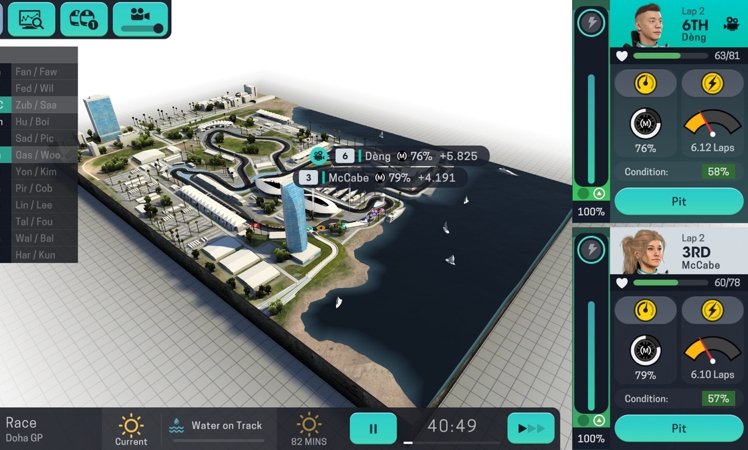Pause the race simulation

(373, 428)
